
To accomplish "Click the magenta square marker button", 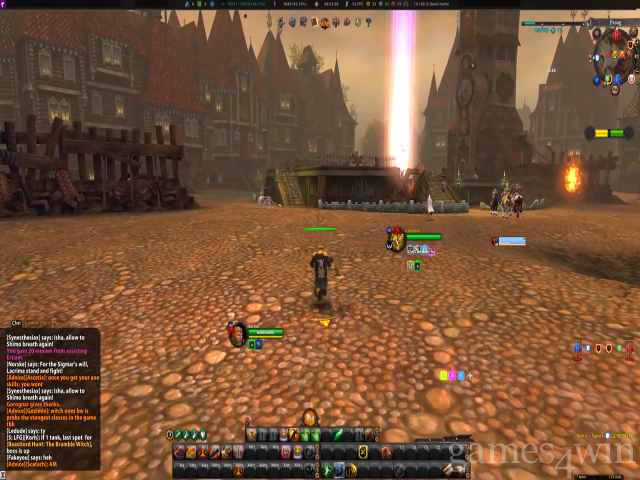I will tap(451, 375).
